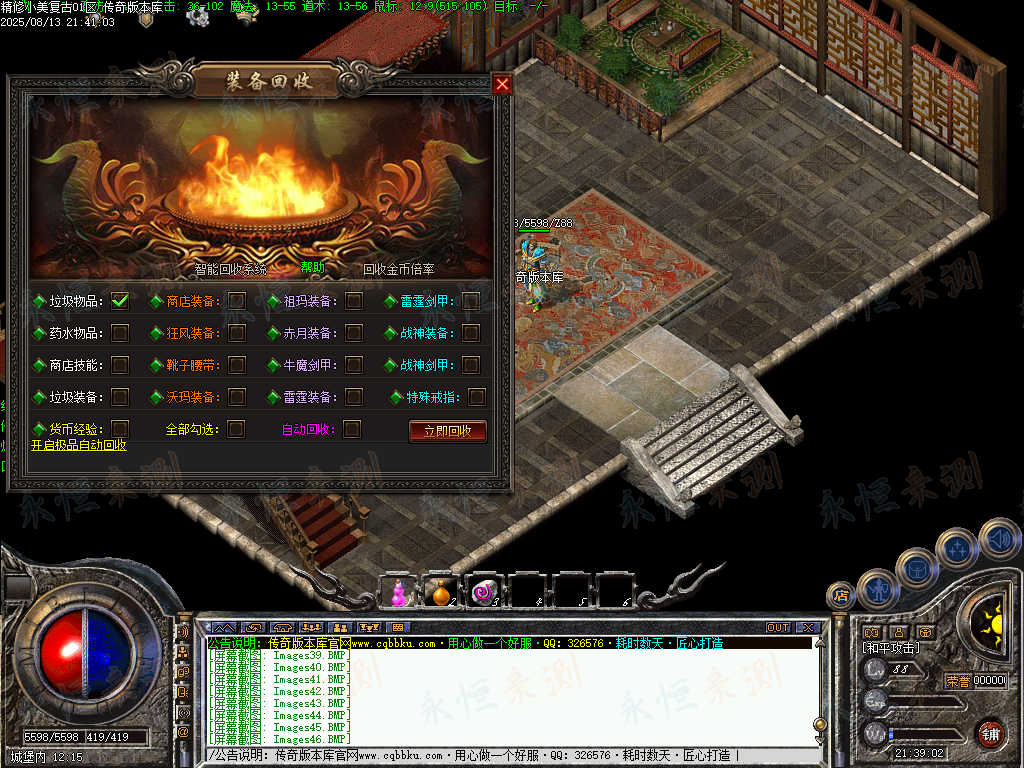Enable 全部勾选 select-all checkbox
Screen dimensions: 1024x768
pyautogui.click(x=237, y=429)
